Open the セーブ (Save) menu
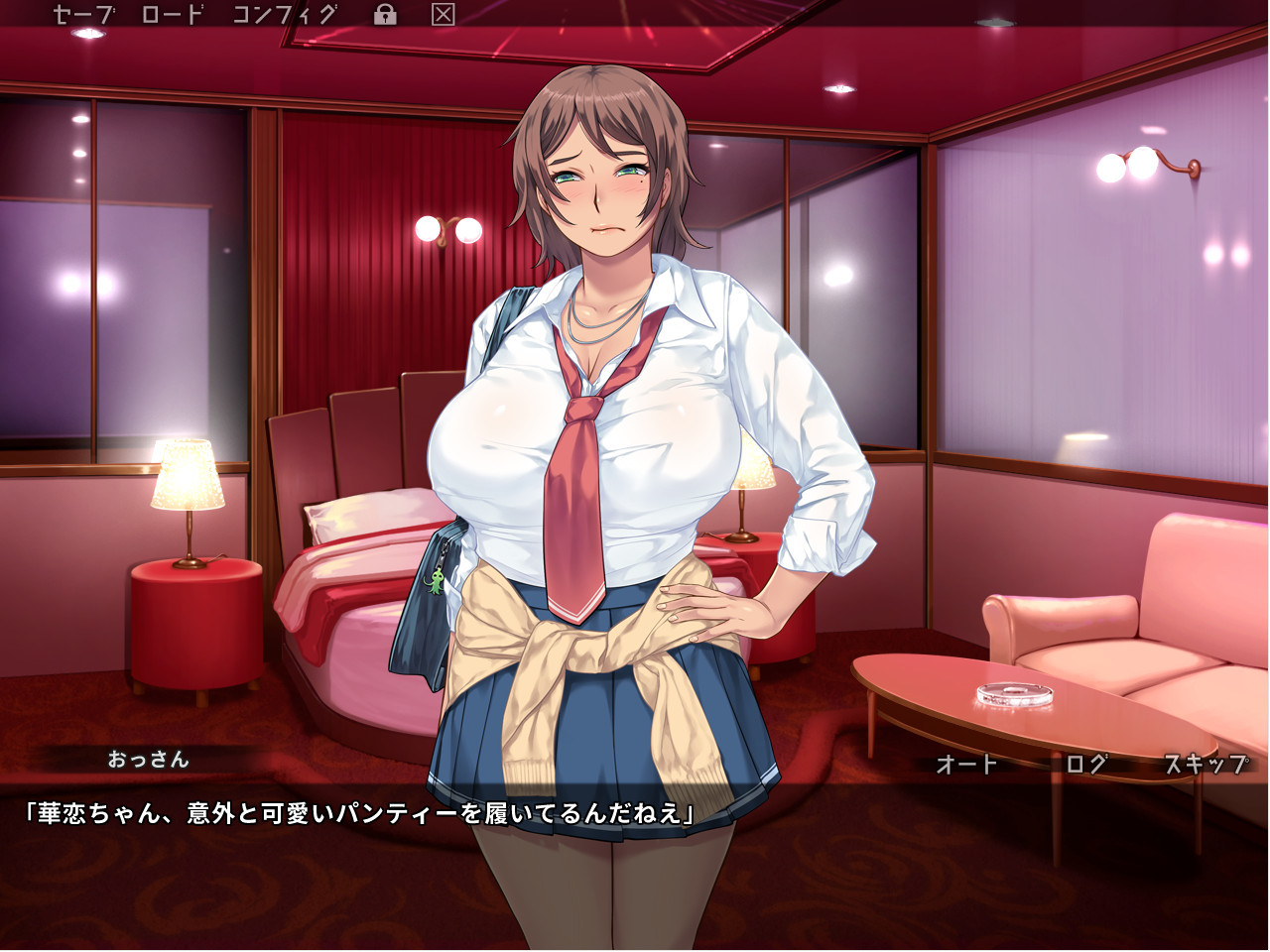 83,15
